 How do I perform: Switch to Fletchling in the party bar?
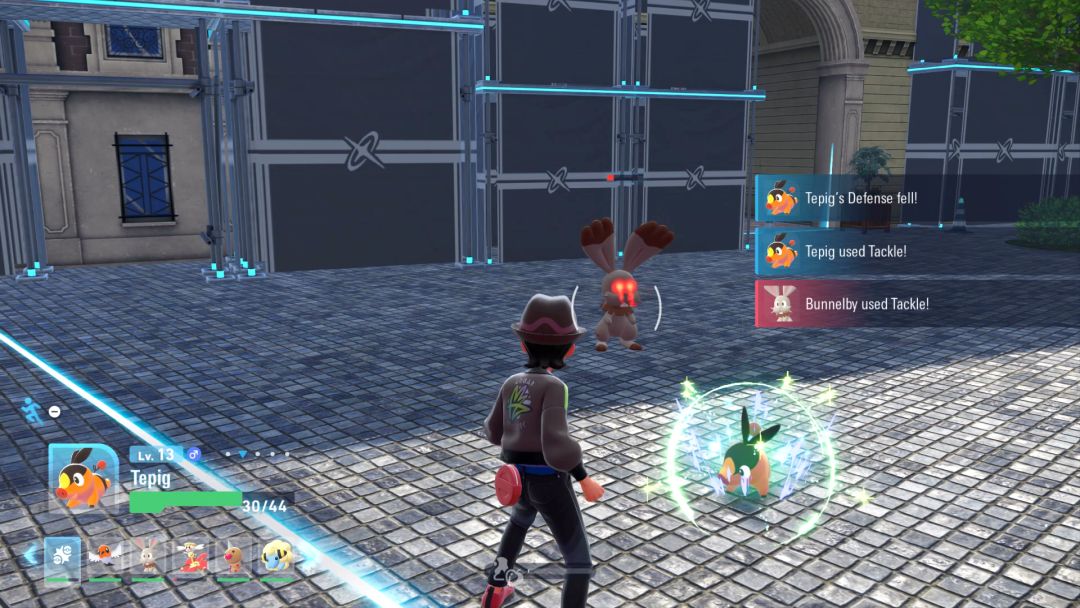click(104, 558)
